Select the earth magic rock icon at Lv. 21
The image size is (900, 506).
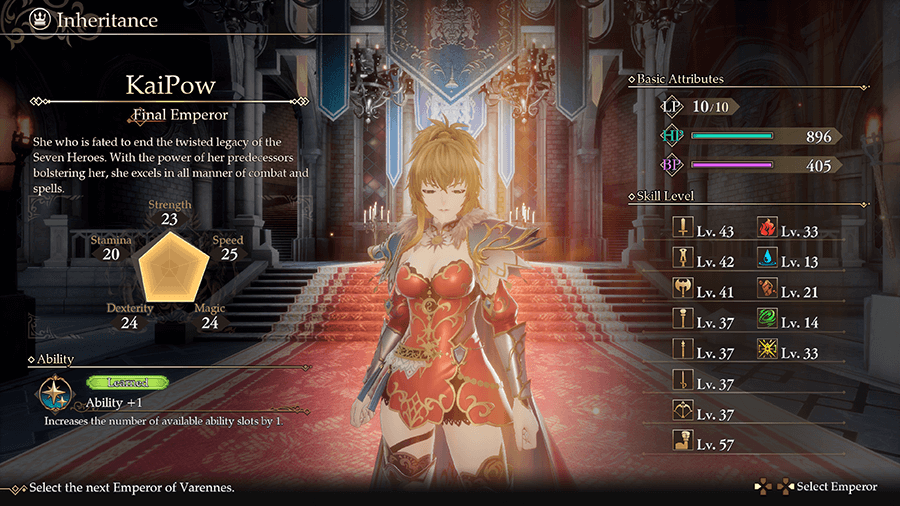pos(769,291)
